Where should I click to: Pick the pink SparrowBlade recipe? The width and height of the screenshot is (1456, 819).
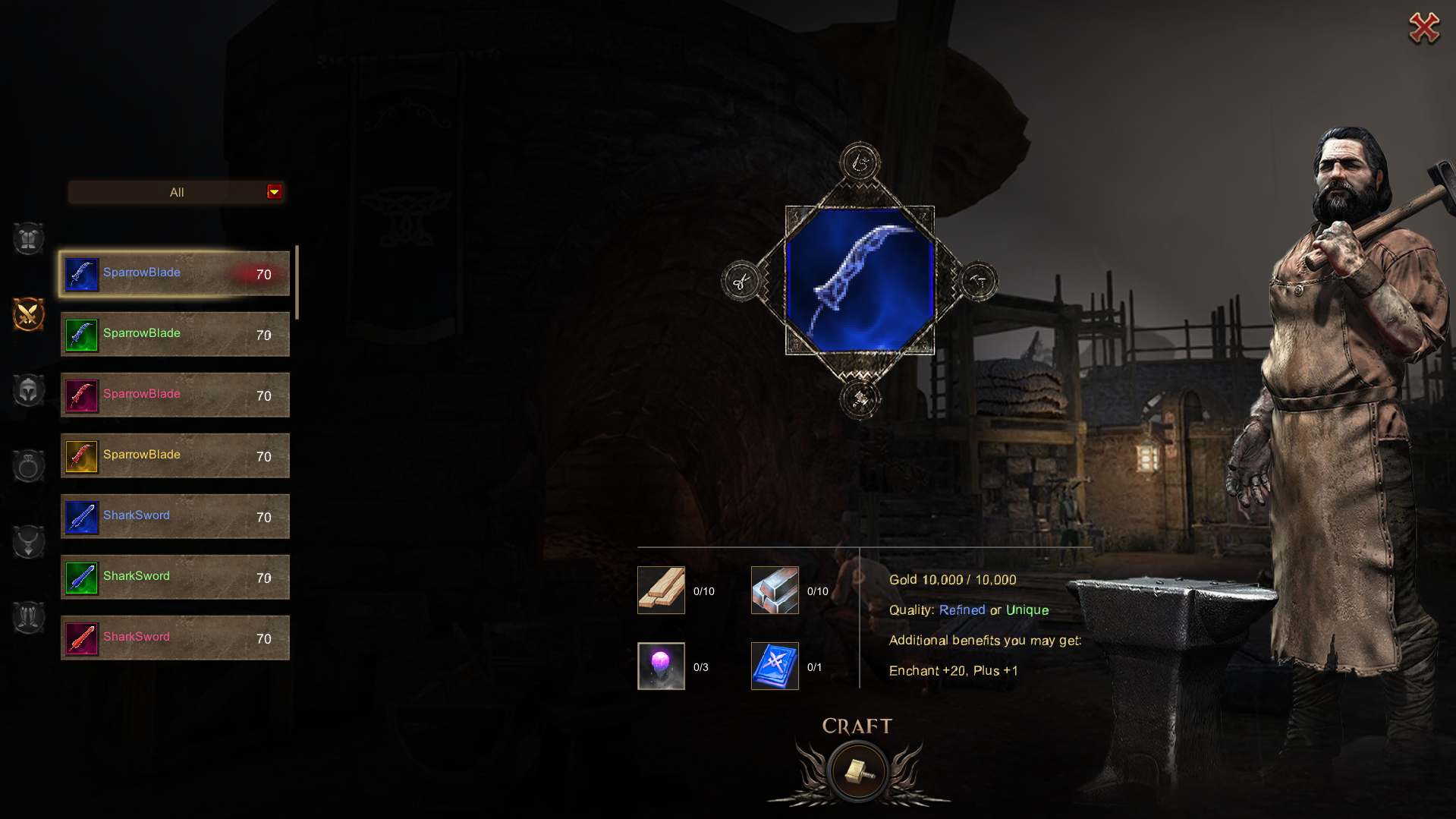click(x=175, y=395)
